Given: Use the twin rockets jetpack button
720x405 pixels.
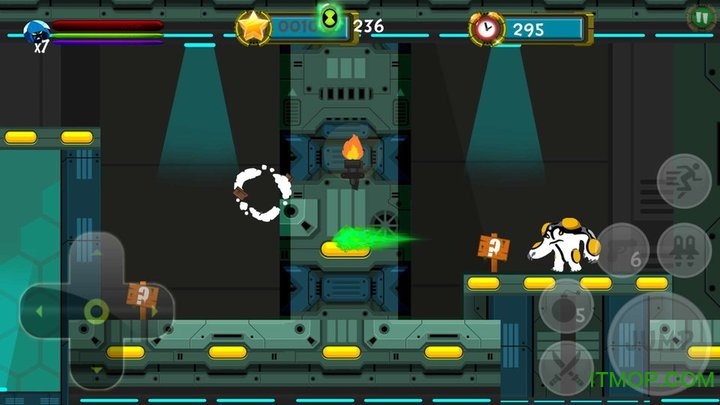Looking at the screenshot, I should (x=685, y=249).
